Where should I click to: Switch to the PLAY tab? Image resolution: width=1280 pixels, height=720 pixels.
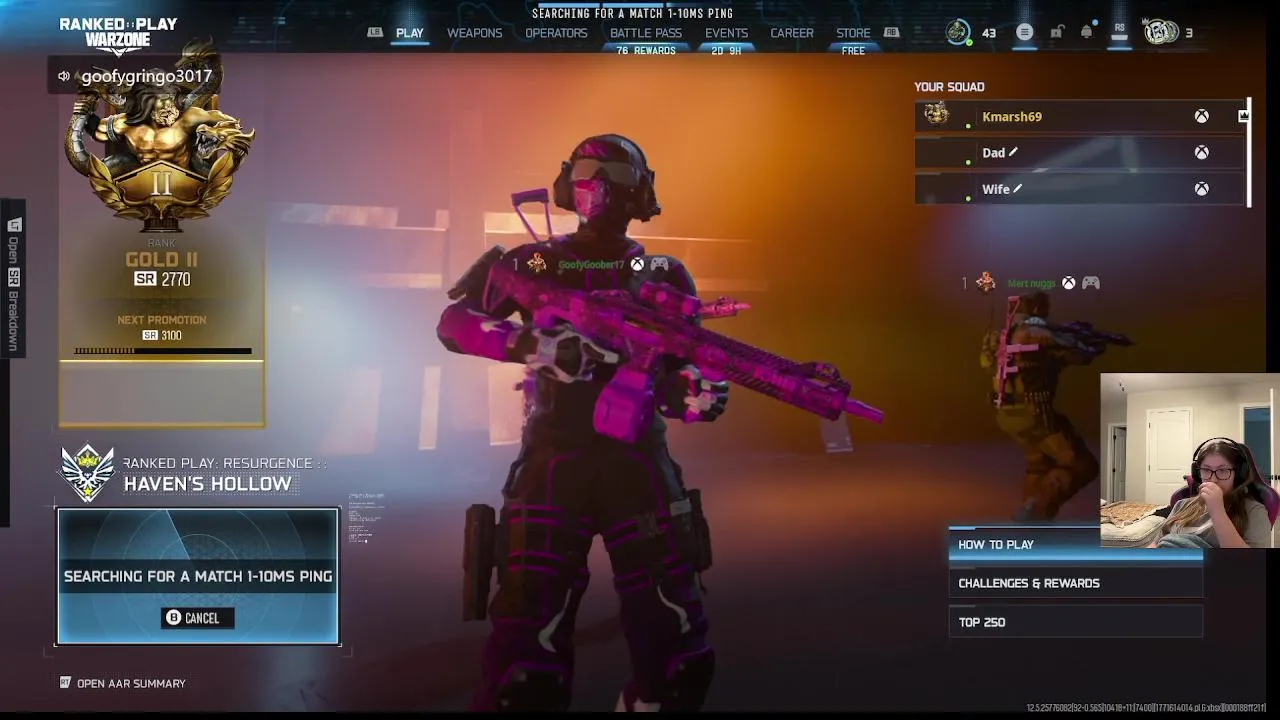pos(410,33)
